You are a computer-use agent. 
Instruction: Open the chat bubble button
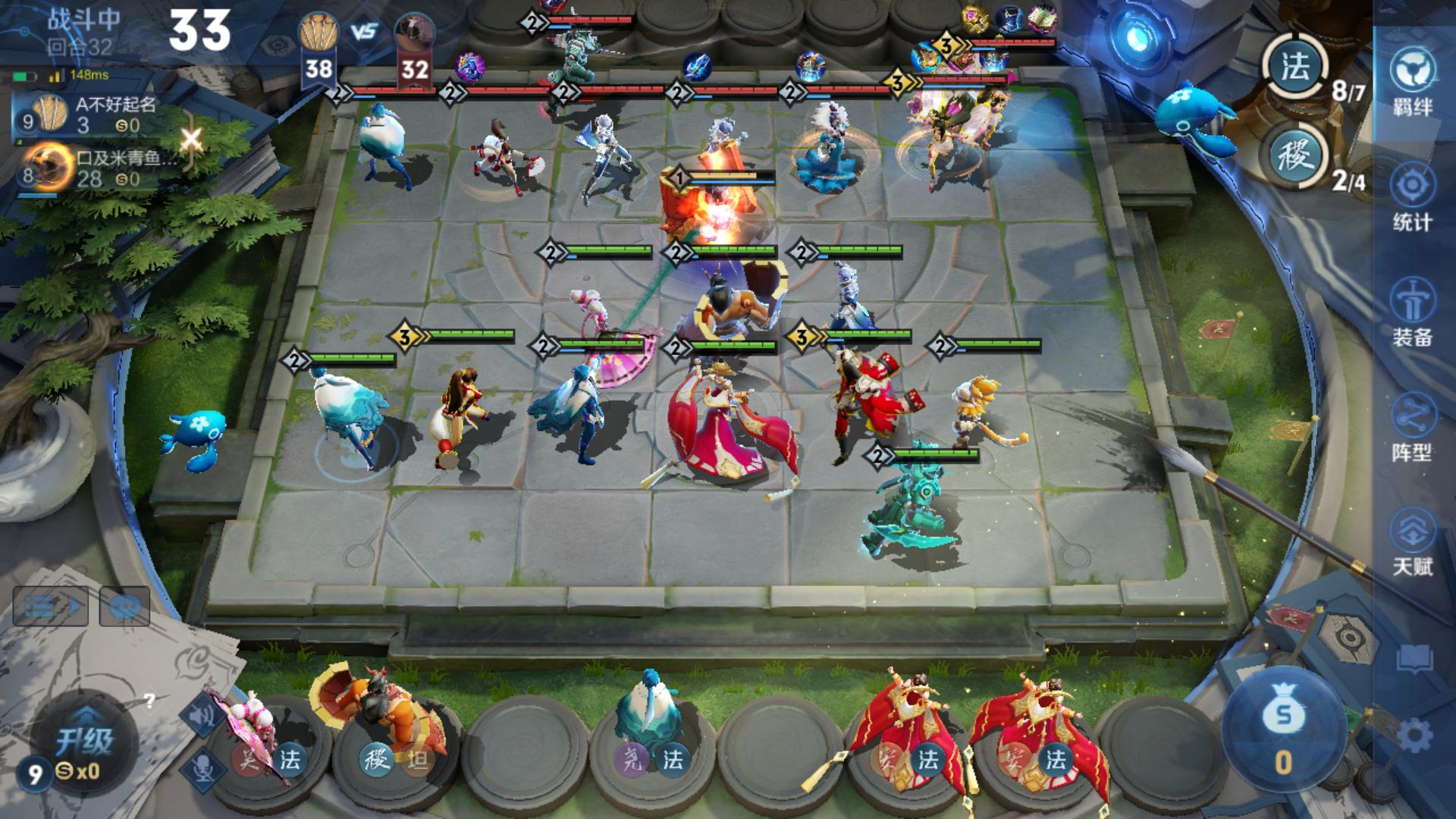pyautogui.click(x=124, y=606)
